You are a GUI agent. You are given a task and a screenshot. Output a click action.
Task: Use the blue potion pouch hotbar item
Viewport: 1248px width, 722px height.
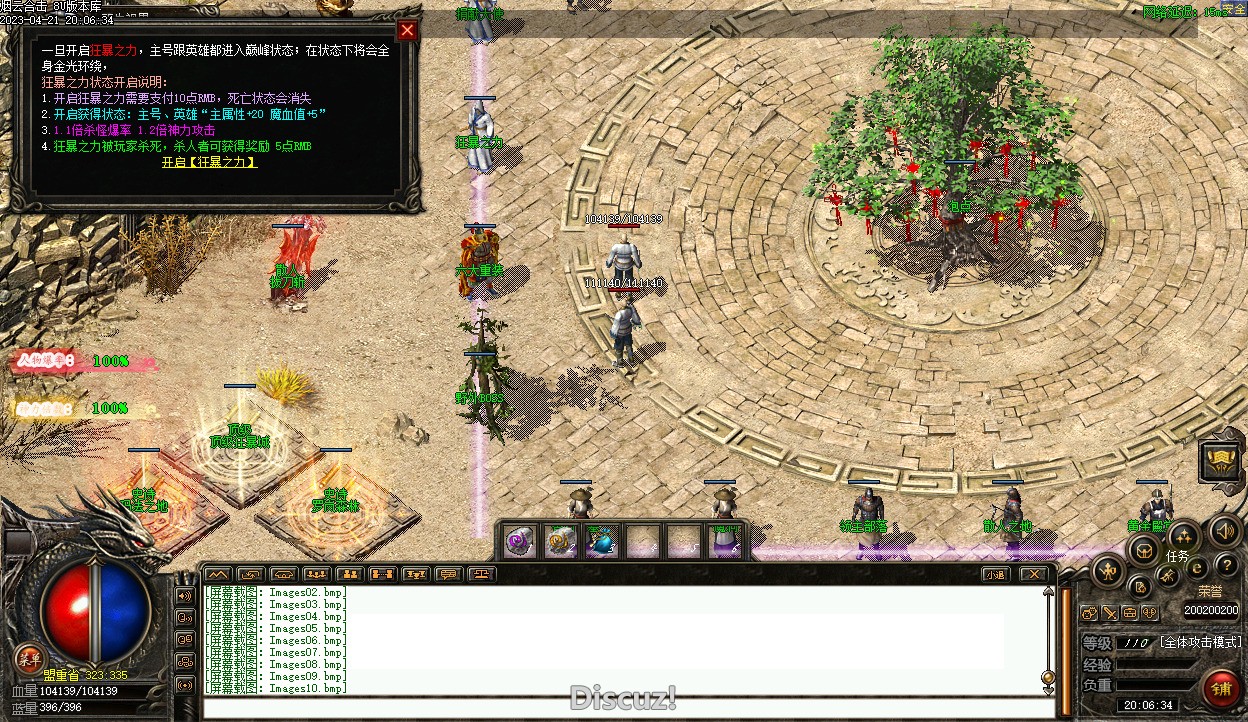coord(601,542)
